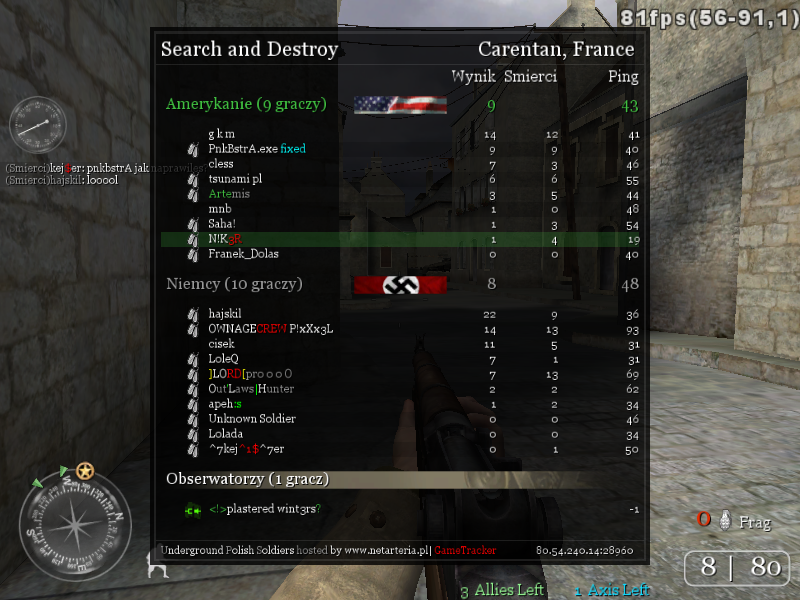Select the Out'Laws|Hunter player row
The height and width of the screenshot is (600, 800).
[251, 389]
